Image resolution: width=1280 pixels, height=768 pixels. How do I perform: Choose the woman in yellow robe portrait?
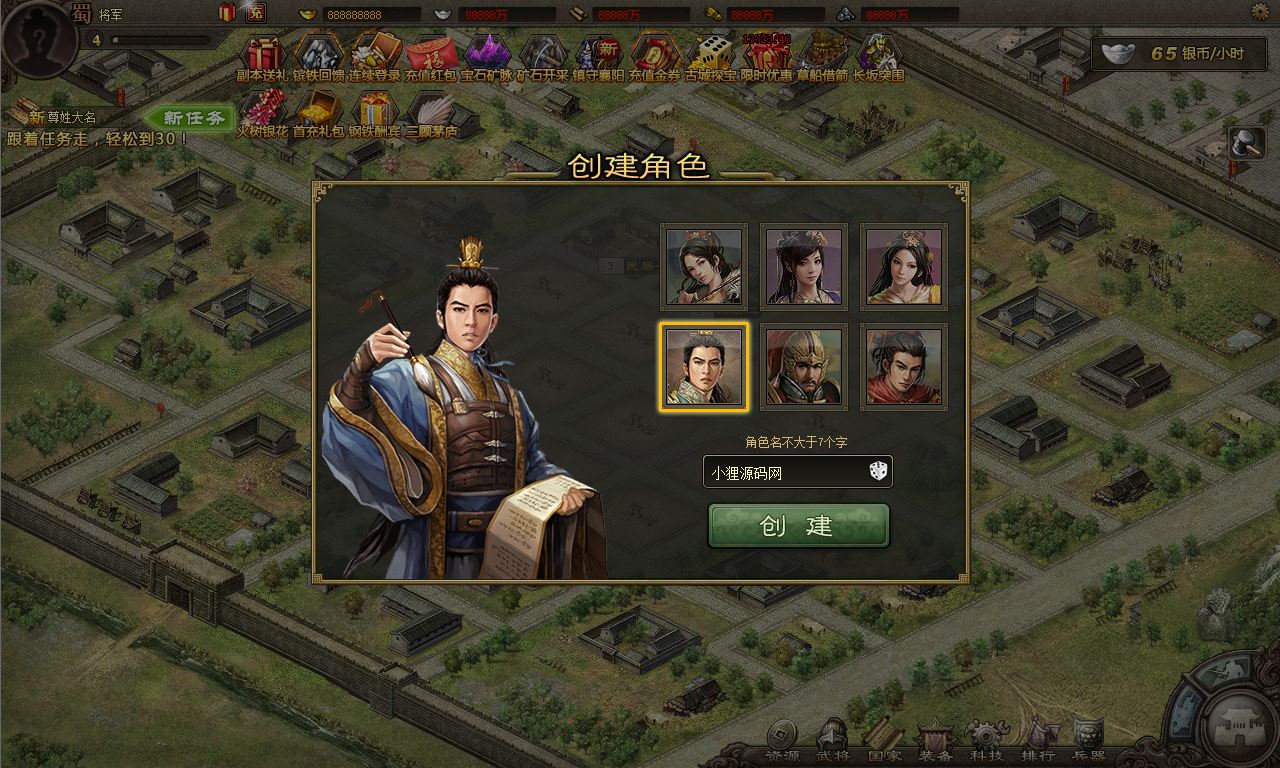click(x=904, y=266)
